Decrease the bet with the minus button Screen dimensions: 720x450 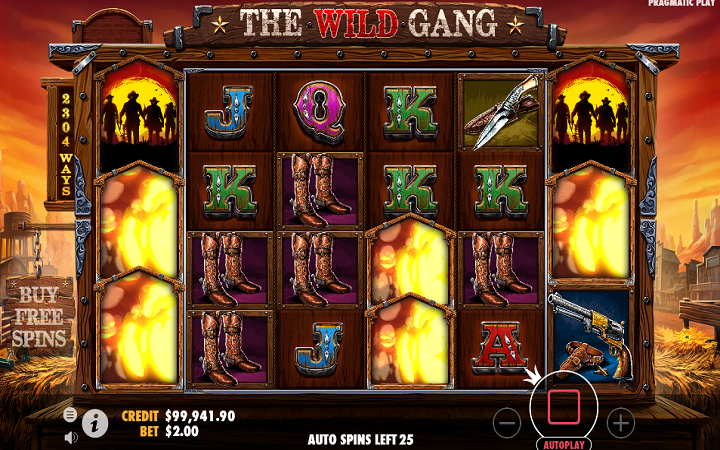(508, 423)
